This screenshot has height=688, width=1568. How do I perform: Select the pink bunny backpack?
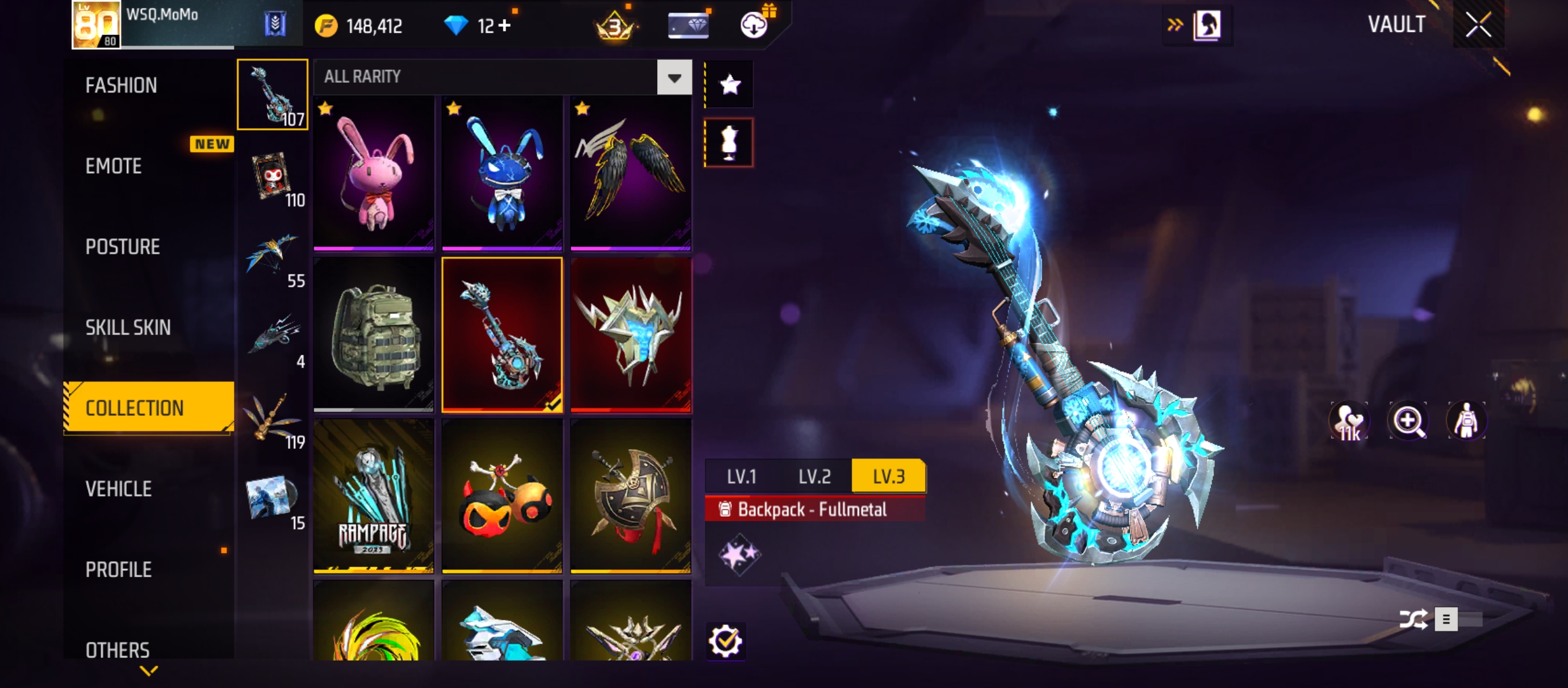click(374, 173)
